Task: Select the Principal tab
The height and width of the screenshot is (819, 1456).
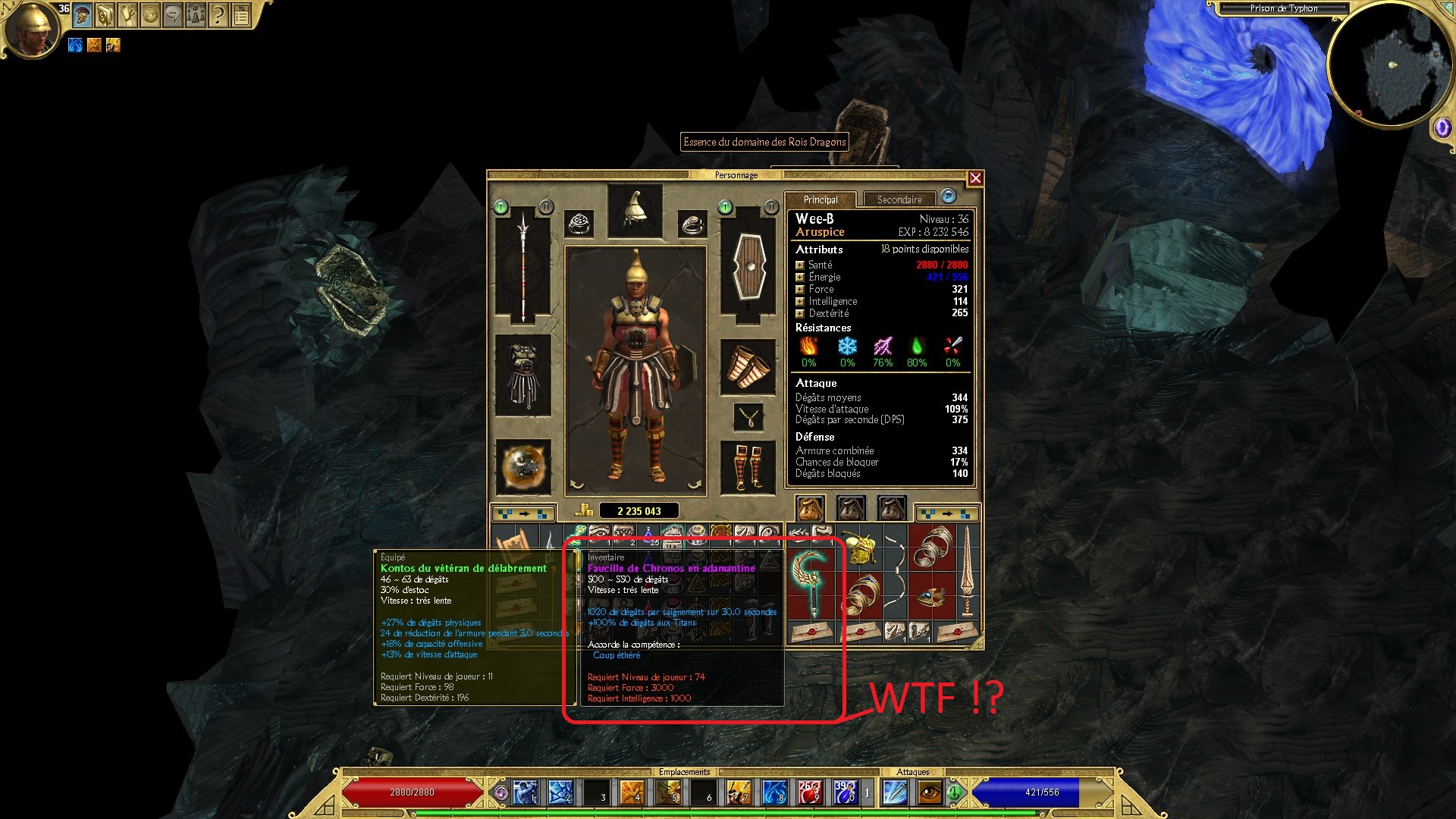Action: (x=823, y=199)
